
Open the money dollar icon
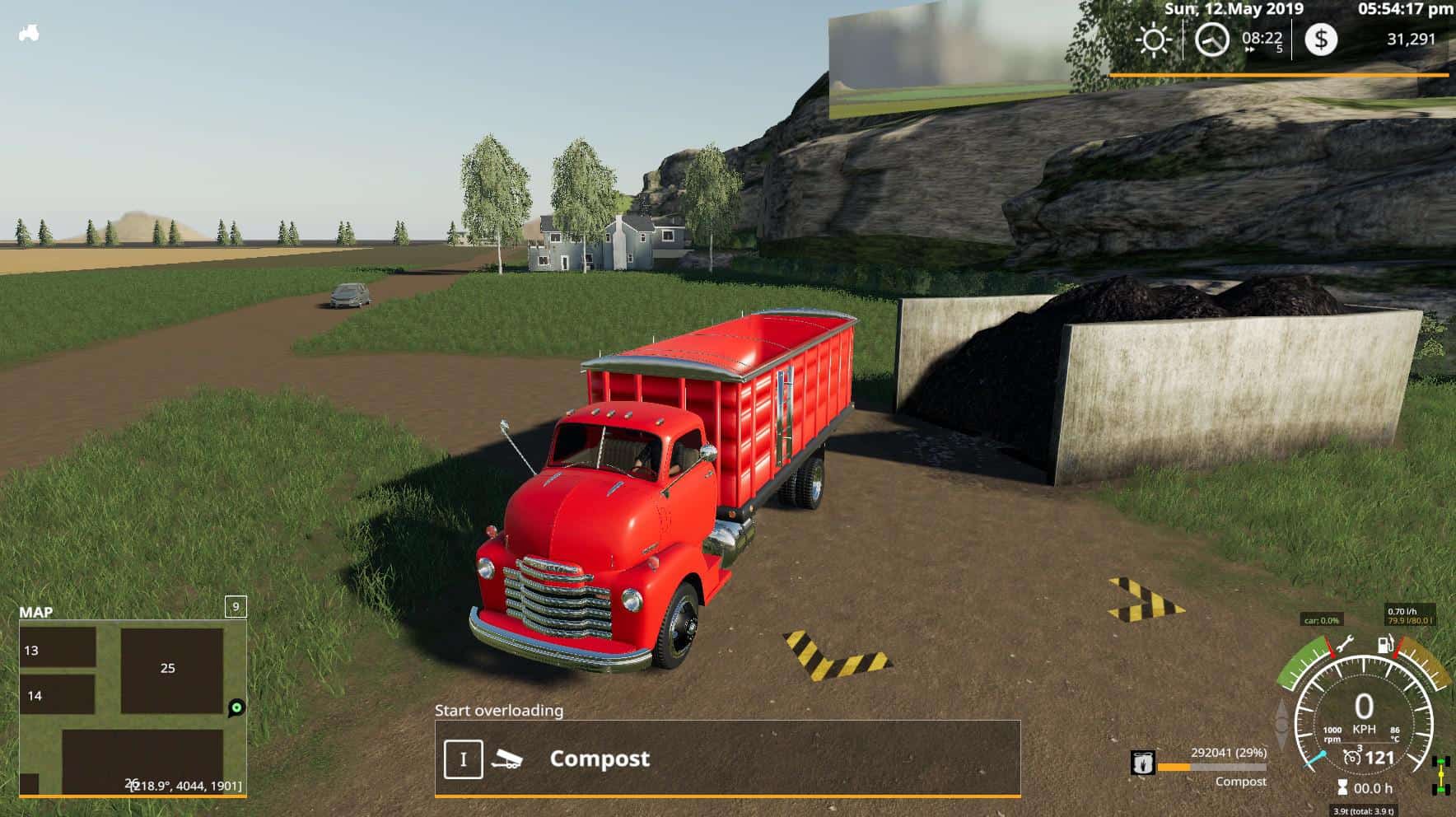pos(1321,40)
